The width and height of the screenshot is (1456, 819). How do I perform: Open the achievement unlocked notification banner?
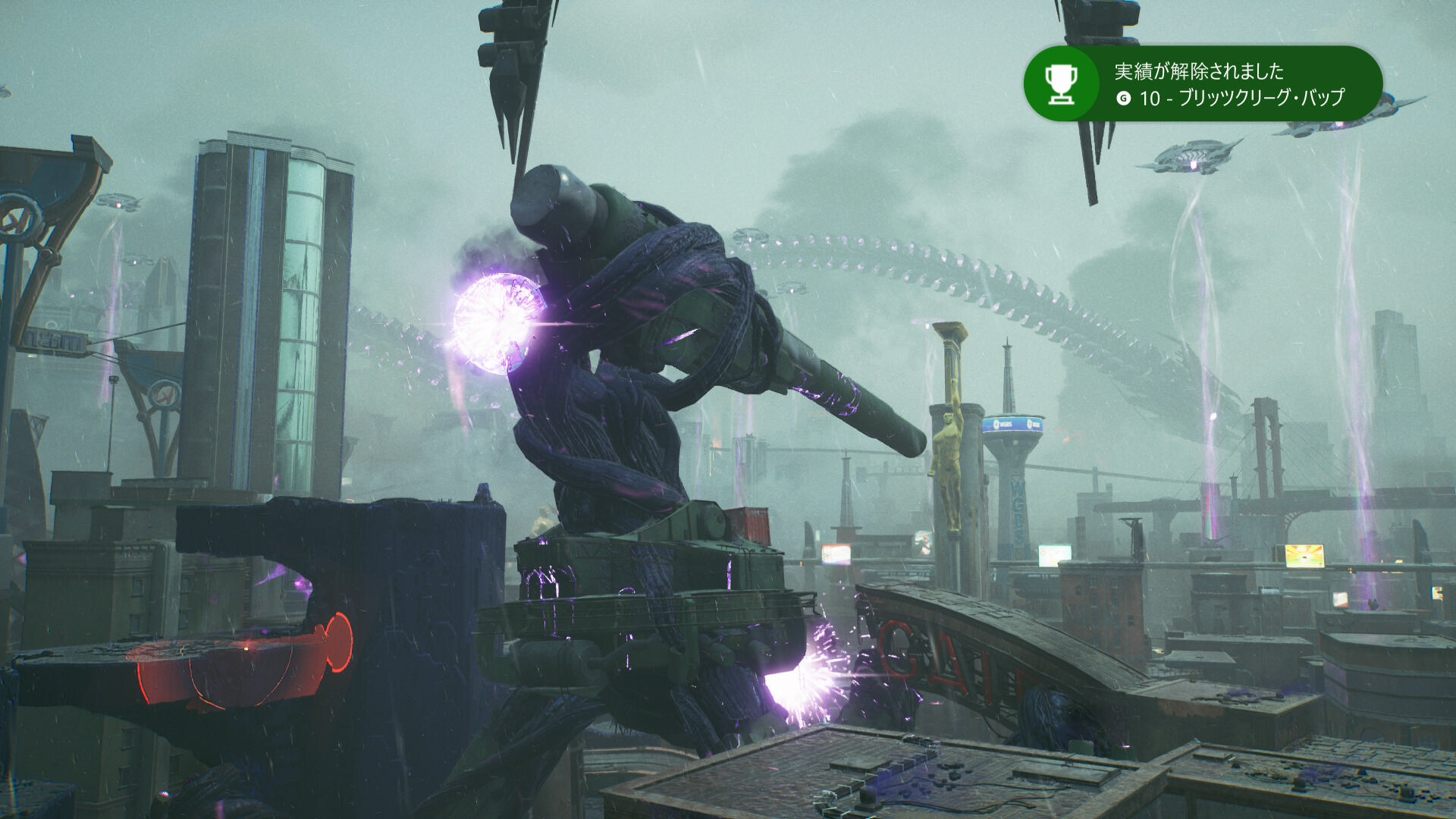(1228, 84)
